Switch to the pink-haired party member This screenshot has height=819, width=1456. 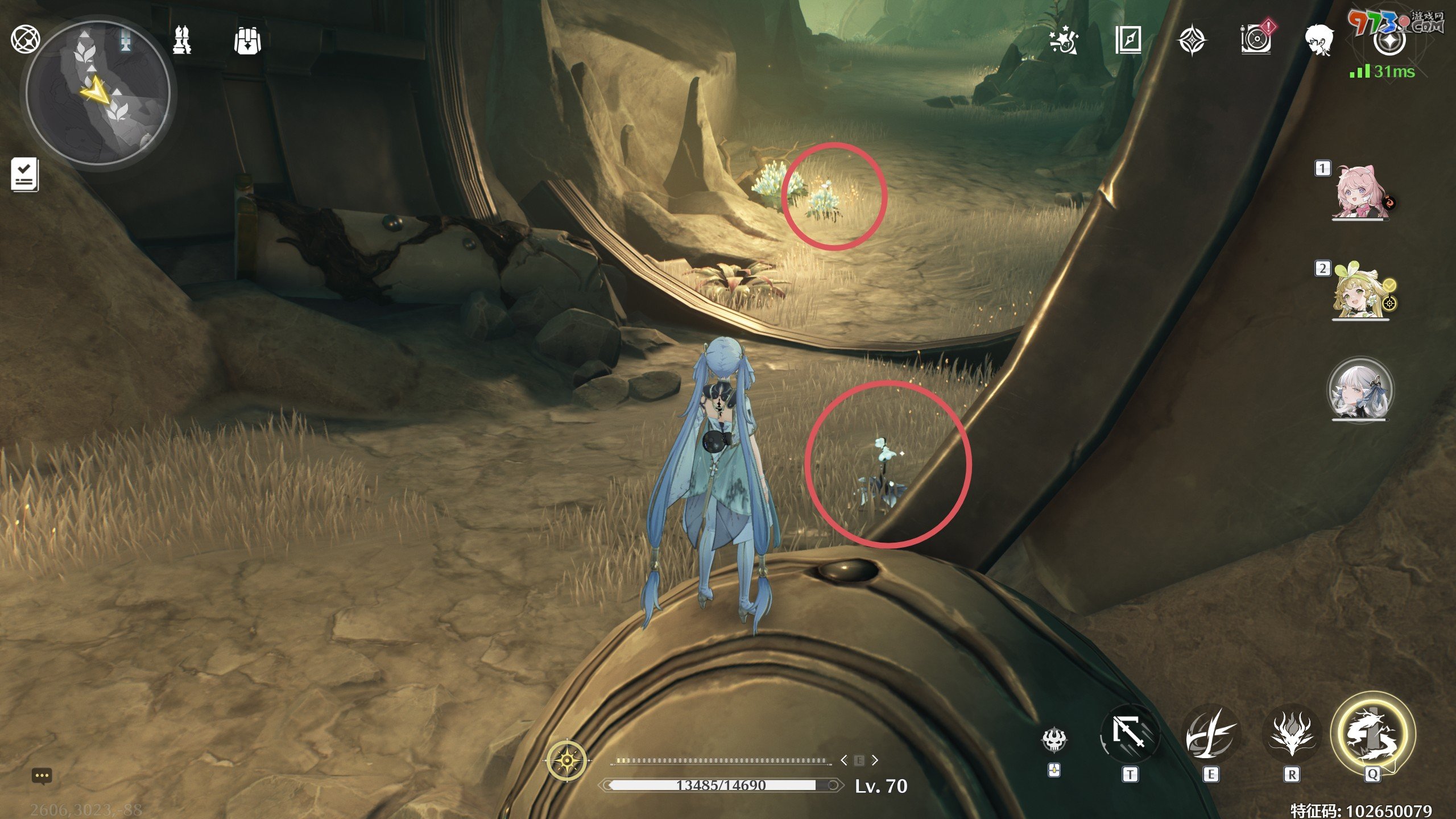1359,192
